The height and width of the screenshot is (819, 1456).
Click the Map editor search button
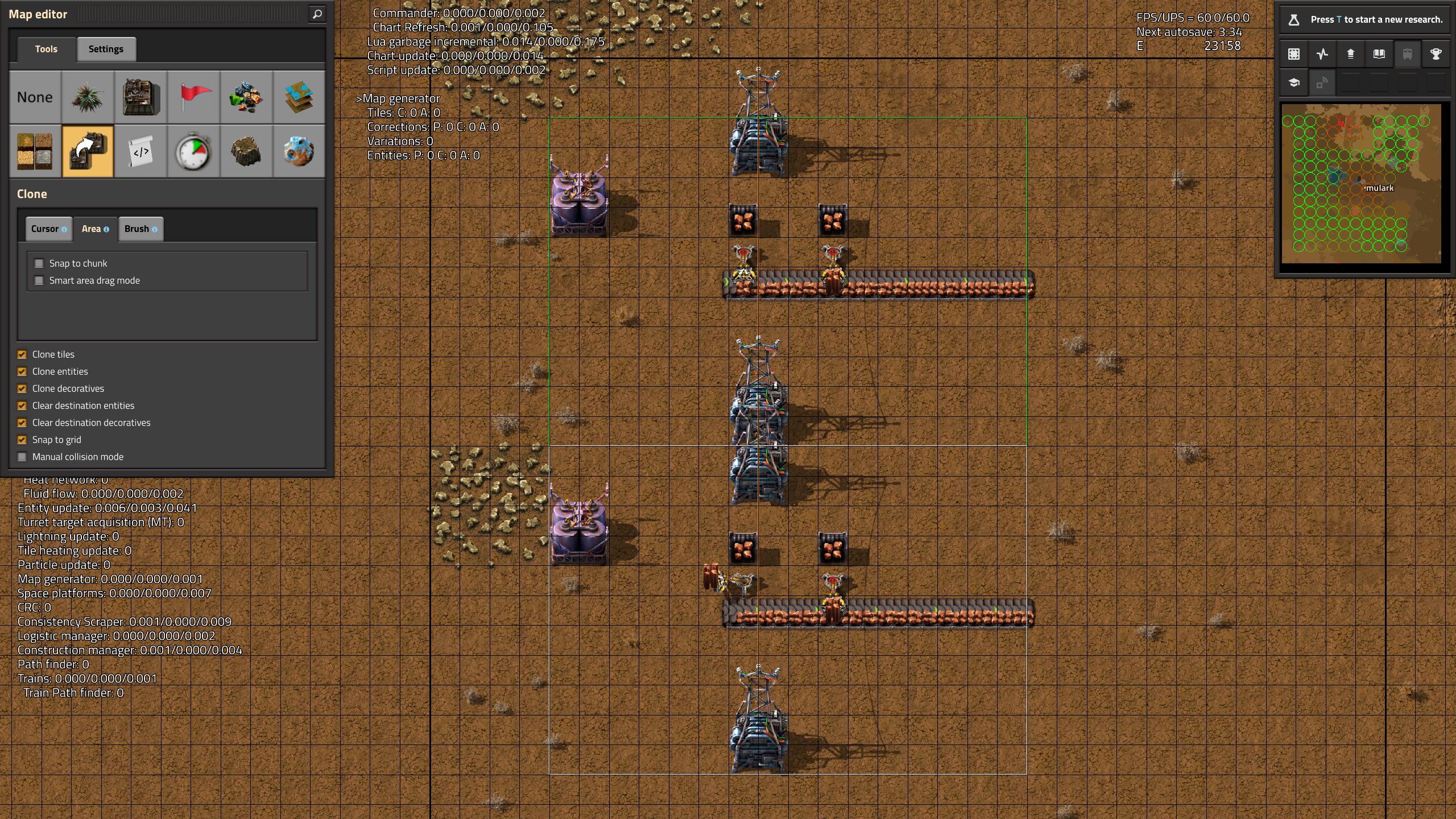[317, 14]
